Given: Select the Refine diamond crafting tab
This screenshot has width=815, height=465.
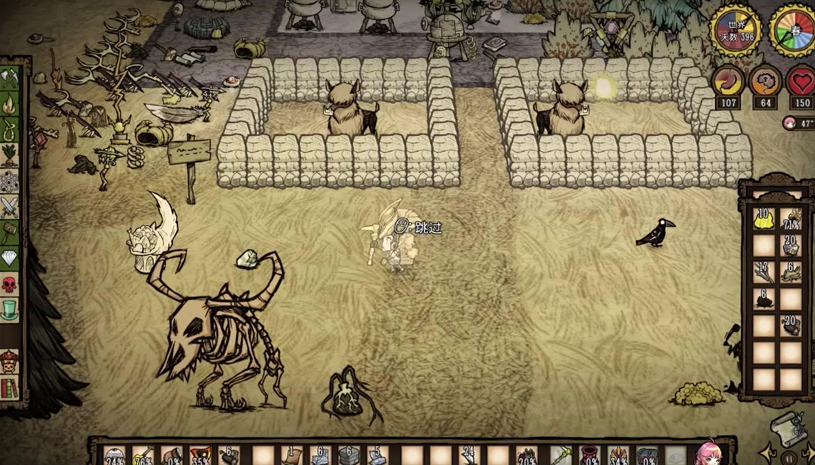Looking at the screenshot, I should click(9, 259).
